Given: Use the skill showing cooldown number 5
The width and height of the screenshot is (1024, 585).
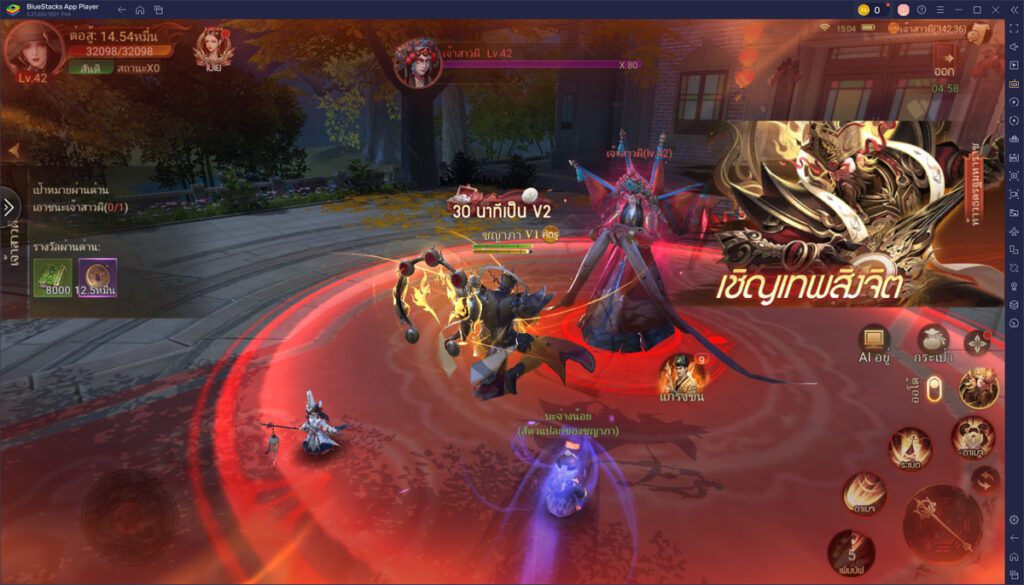Looking at the screenshot, I should [x=850, y=553].
